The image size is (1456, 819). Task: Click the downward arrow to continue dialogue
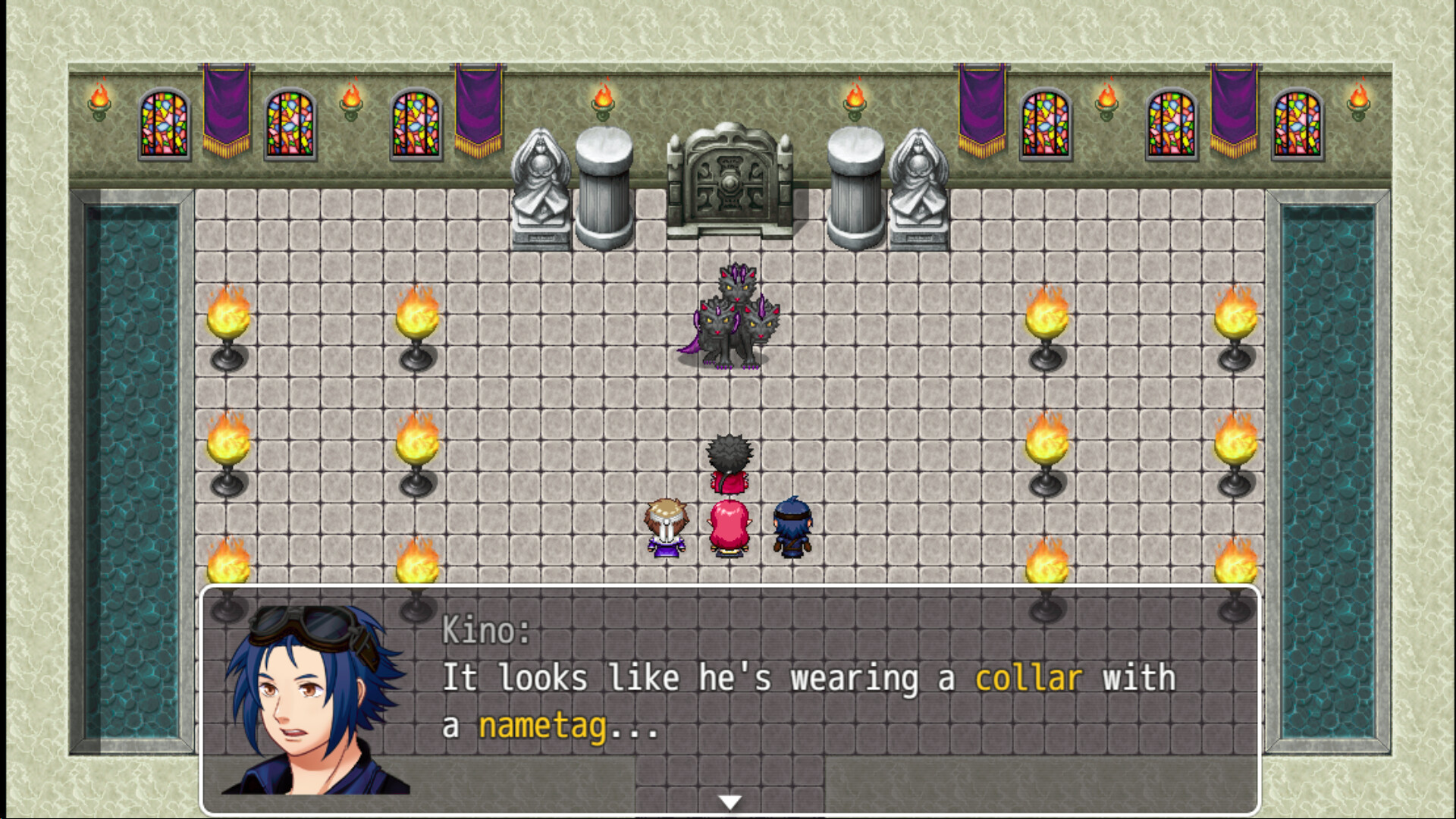pos(730,799)
